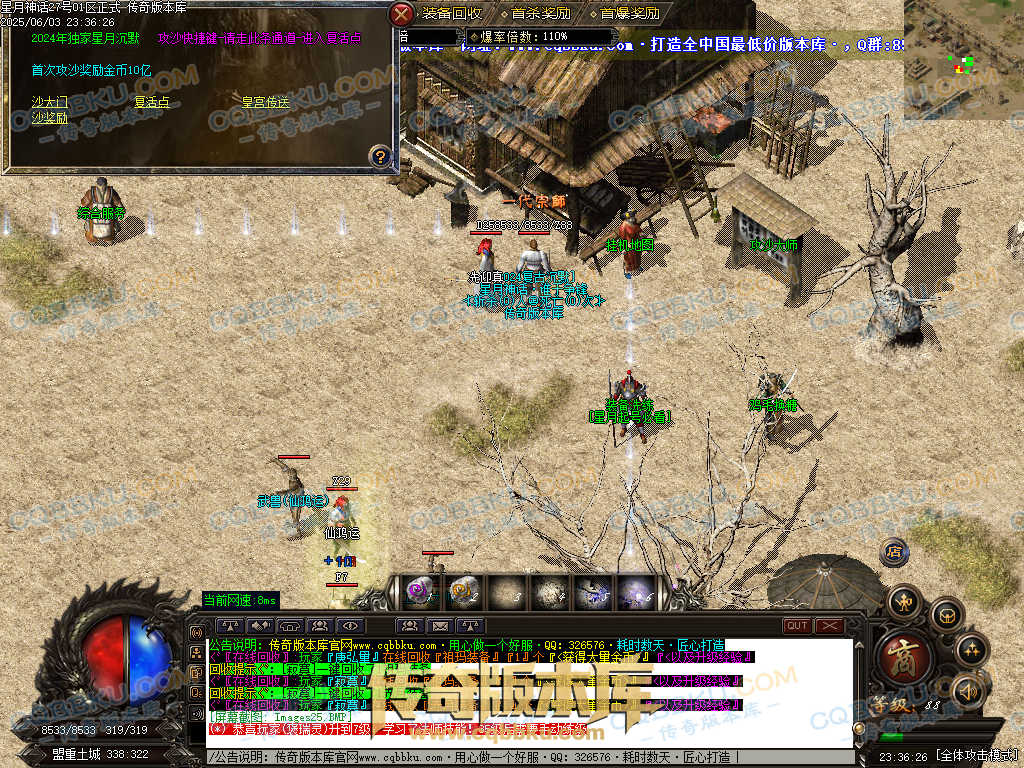
Task: Hit the QUT button above the chat
Action: pyautogui.click(x=797, y=626)
